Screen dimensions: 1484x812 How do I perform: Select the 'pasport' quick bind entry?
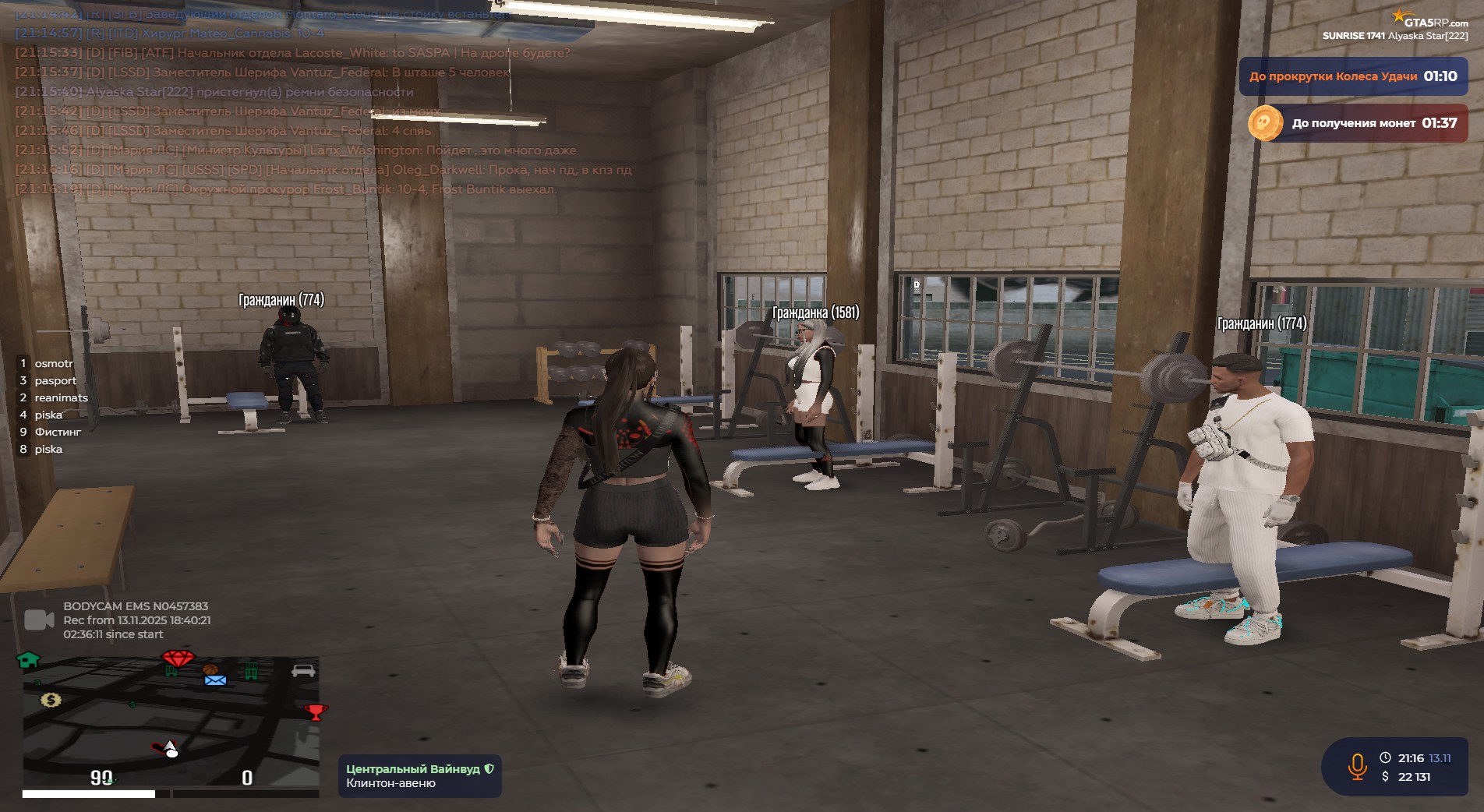[x=55, y=381]
